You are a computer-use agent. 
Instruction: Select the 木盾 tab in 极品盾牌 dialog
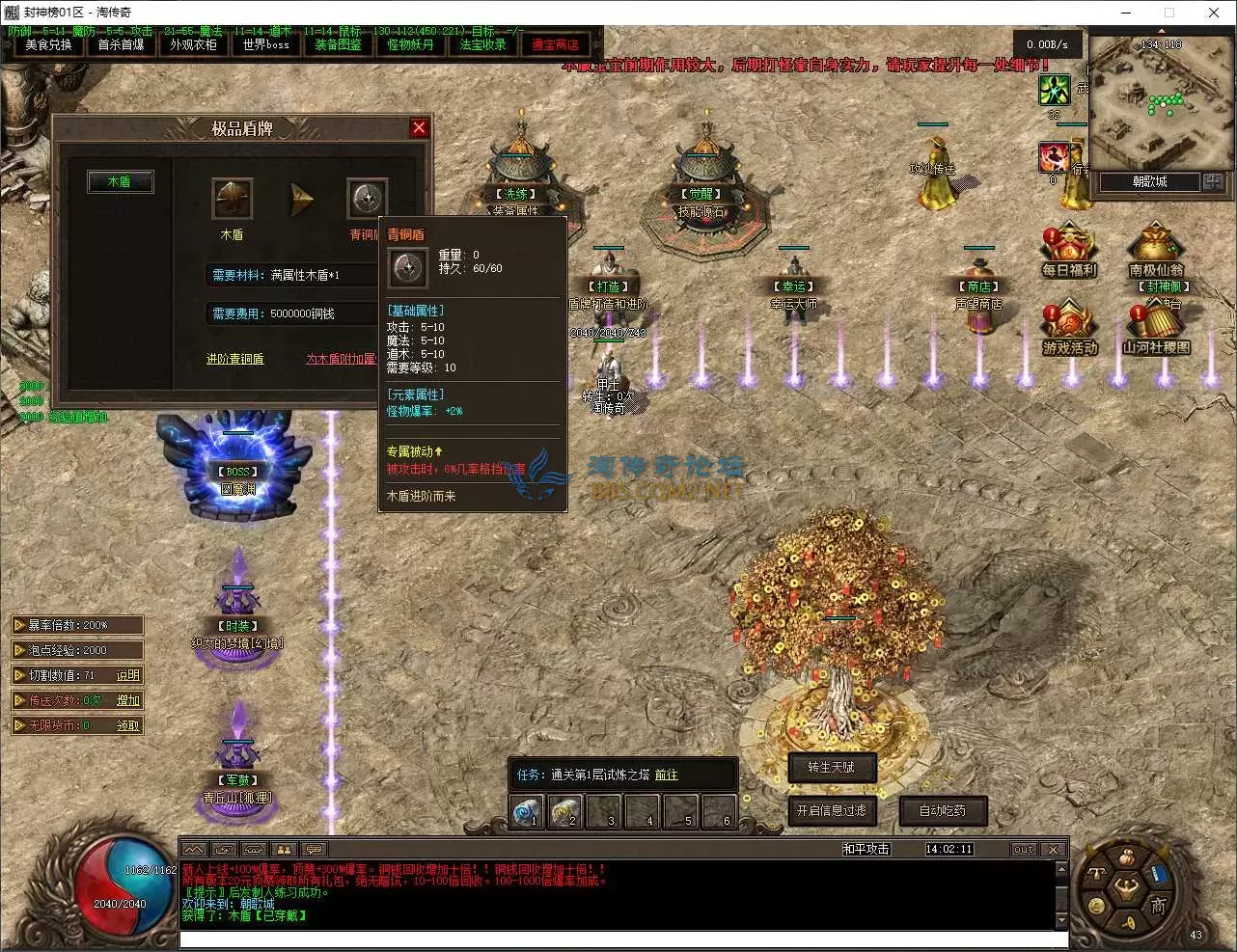click(120, 181)
